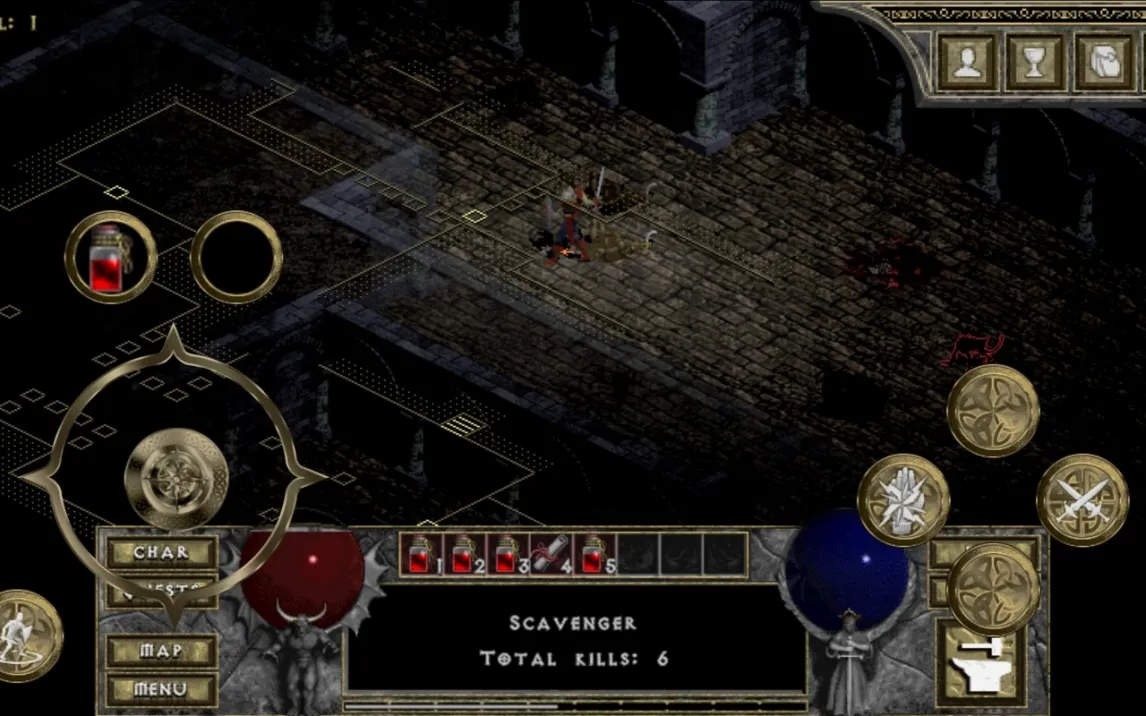The image size is (1146, 716).
Task: Open the MENU button
Action: point(161,689)
